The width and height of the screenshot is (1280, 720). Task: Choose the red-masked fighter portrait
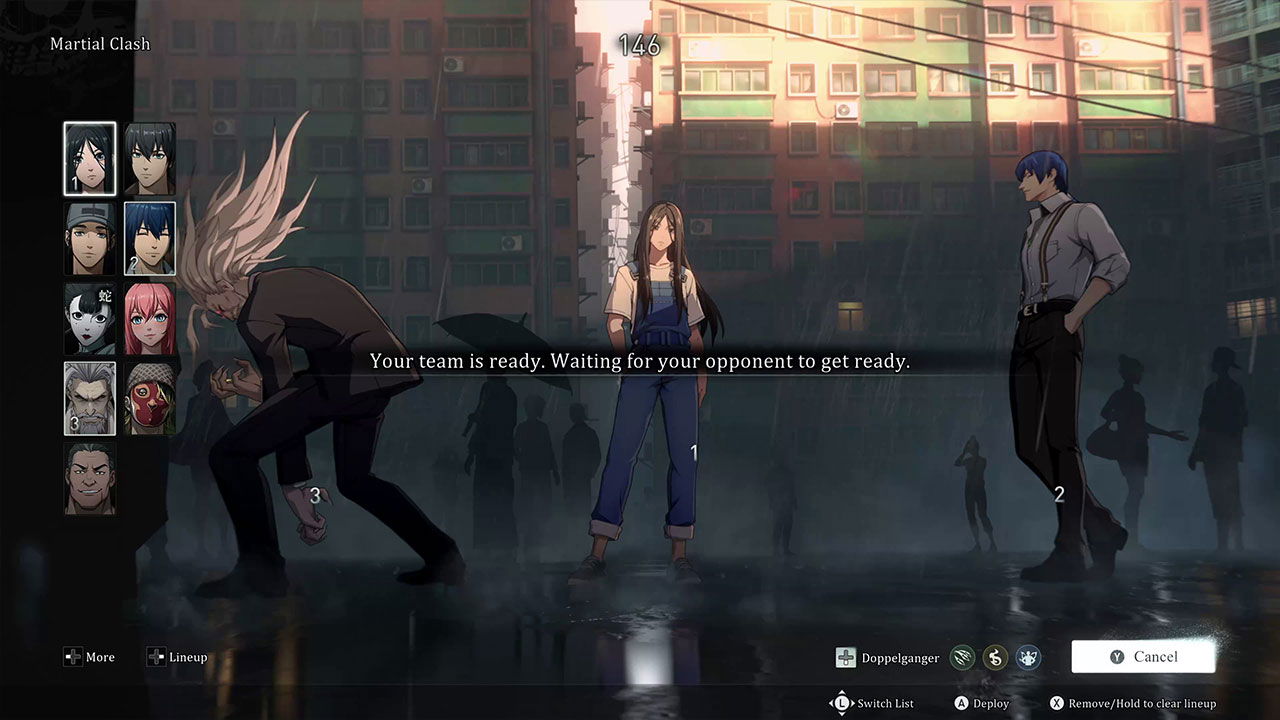click(x=150, y=399)
